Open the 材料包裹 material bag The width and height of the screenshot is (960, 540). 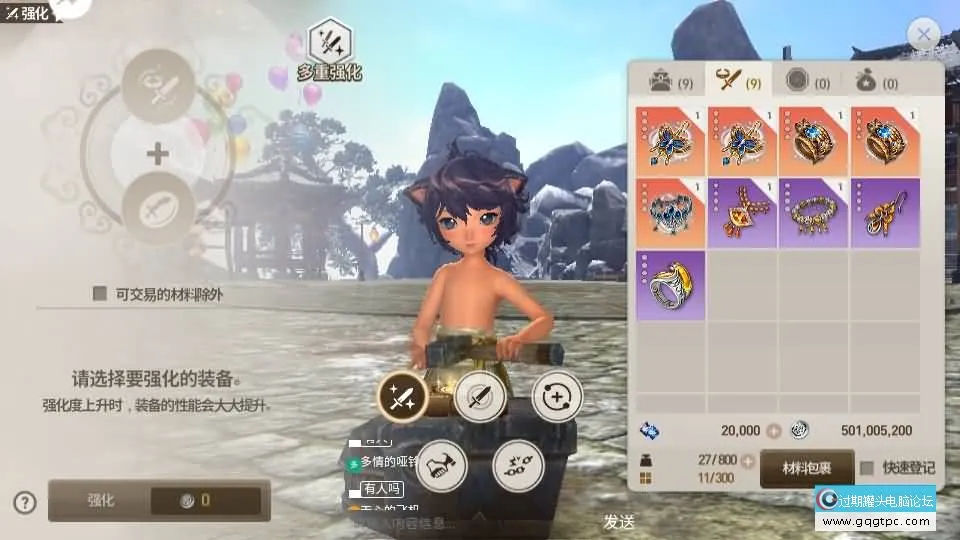[806, 468]
